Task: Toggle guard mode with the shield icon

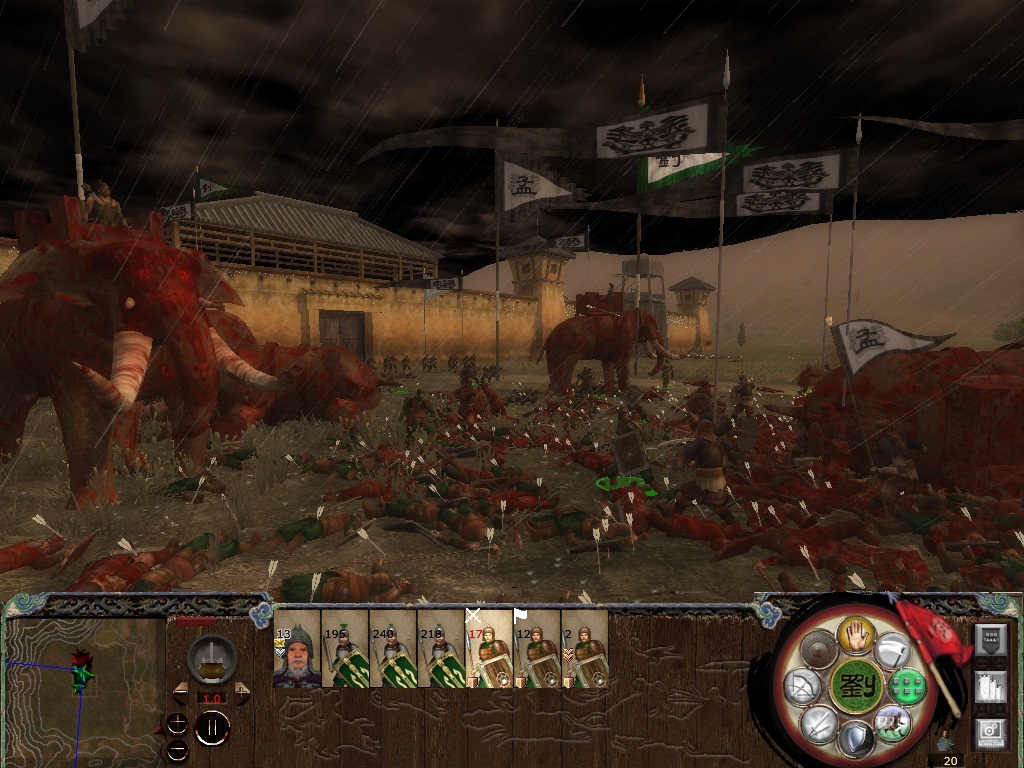Action: click(x=856, y=739)
